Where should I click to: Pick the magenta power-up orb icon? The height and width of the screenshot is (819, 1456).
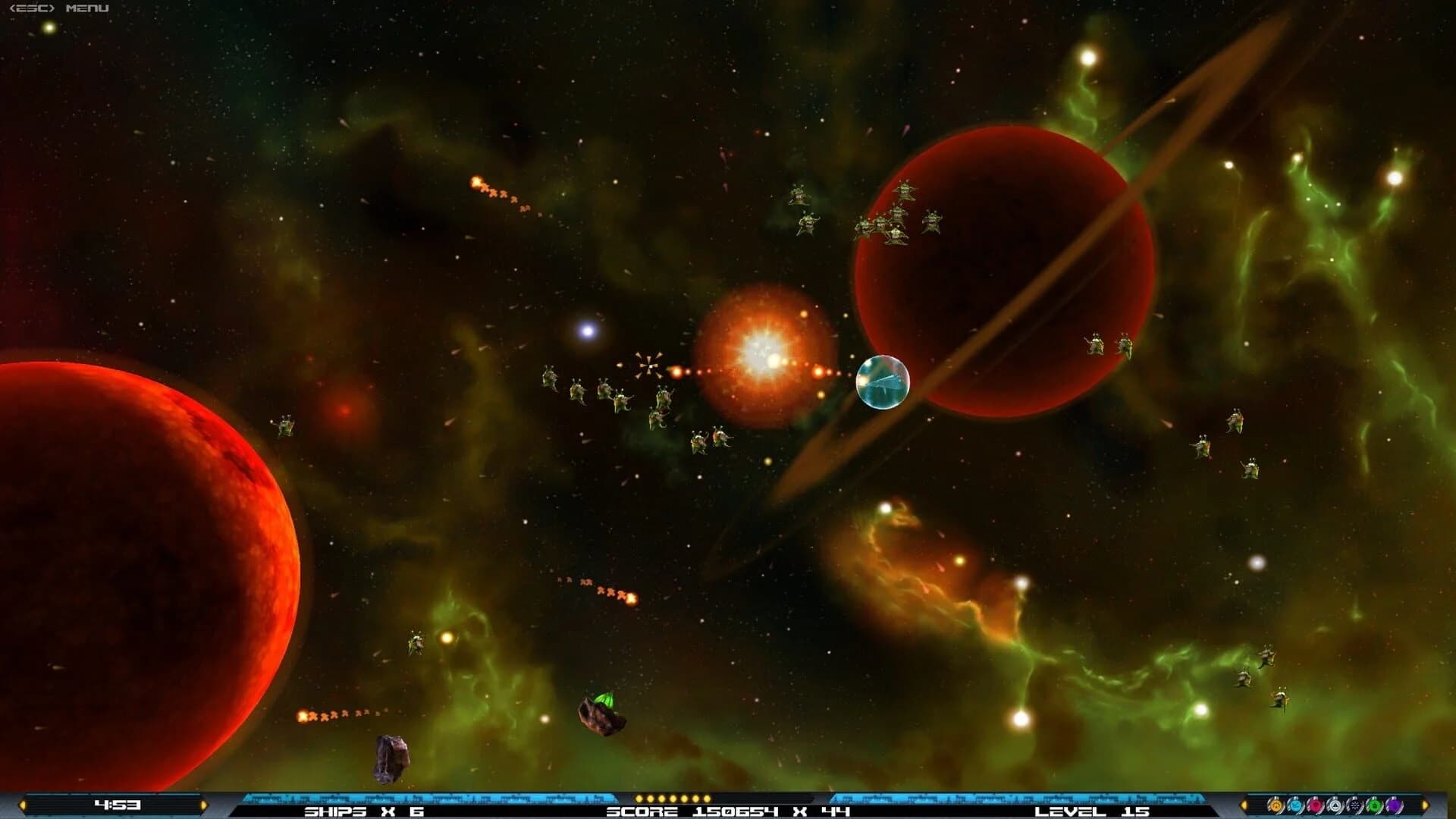[1314, 805]
